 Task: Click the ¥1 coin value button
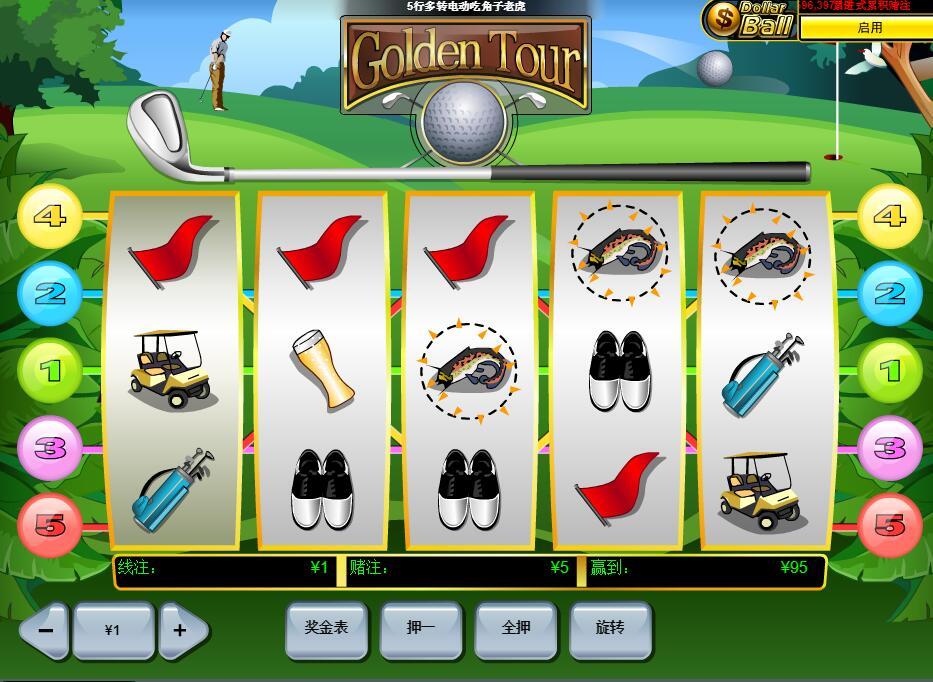tap(113, 630)
